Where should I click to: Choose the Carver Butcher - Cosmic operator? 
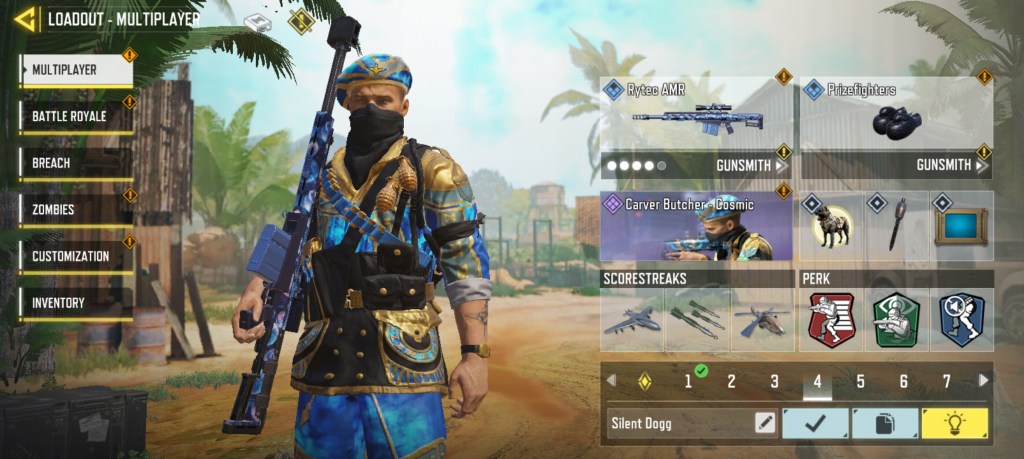(696, 227)
